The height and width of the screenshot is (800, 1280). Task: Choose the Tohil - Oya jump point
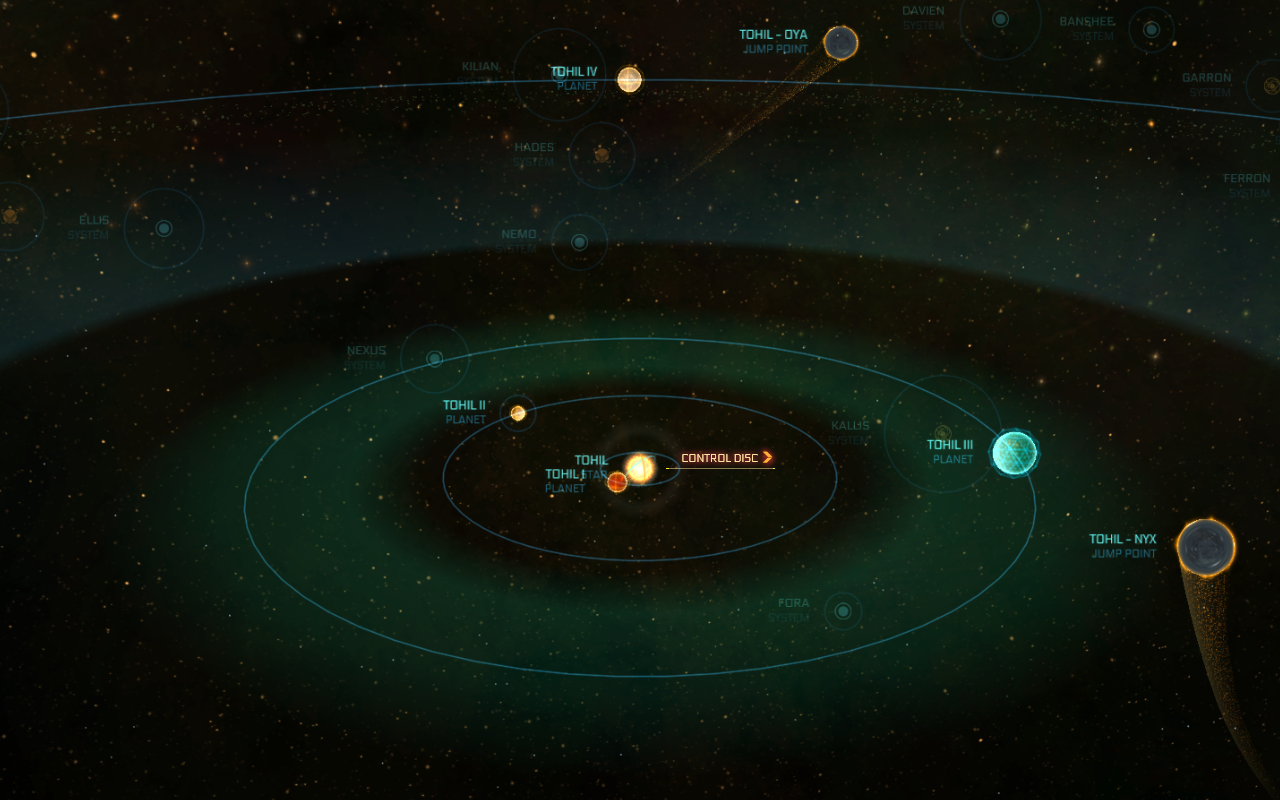(840, 43)
